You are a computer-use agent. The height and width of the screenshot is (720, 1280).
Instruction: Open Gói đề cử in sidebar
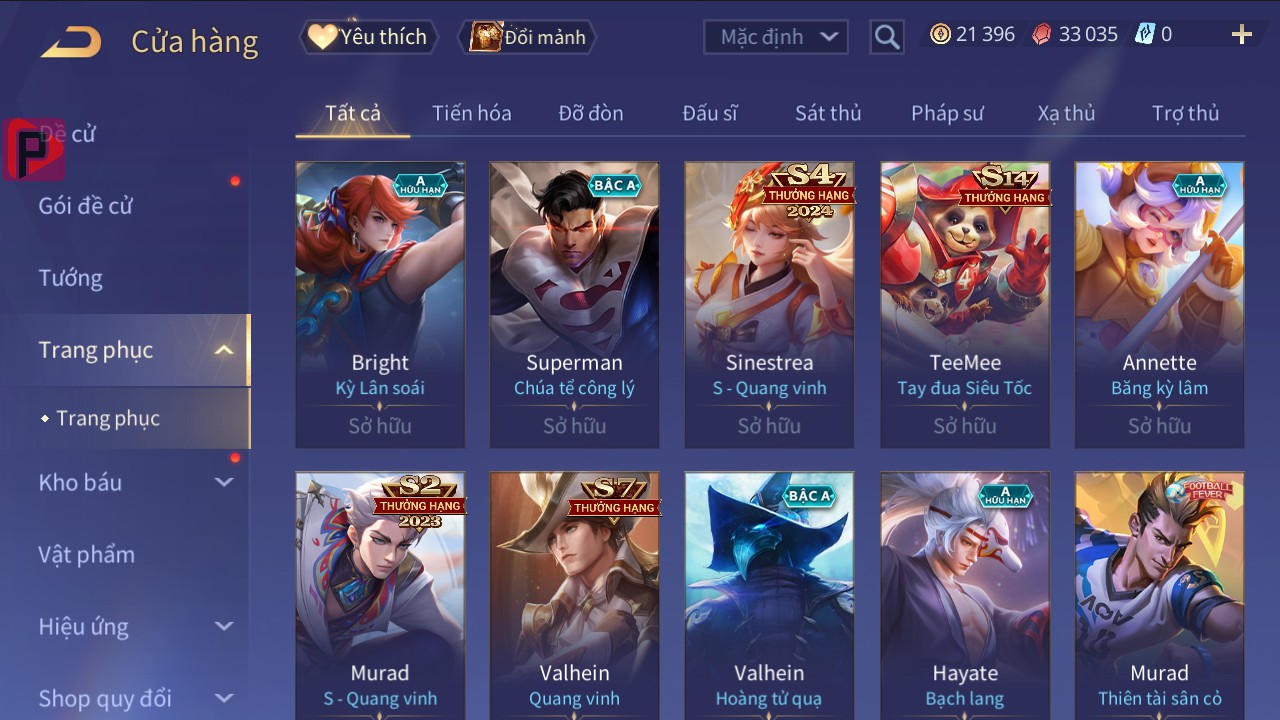click(86, 206)
